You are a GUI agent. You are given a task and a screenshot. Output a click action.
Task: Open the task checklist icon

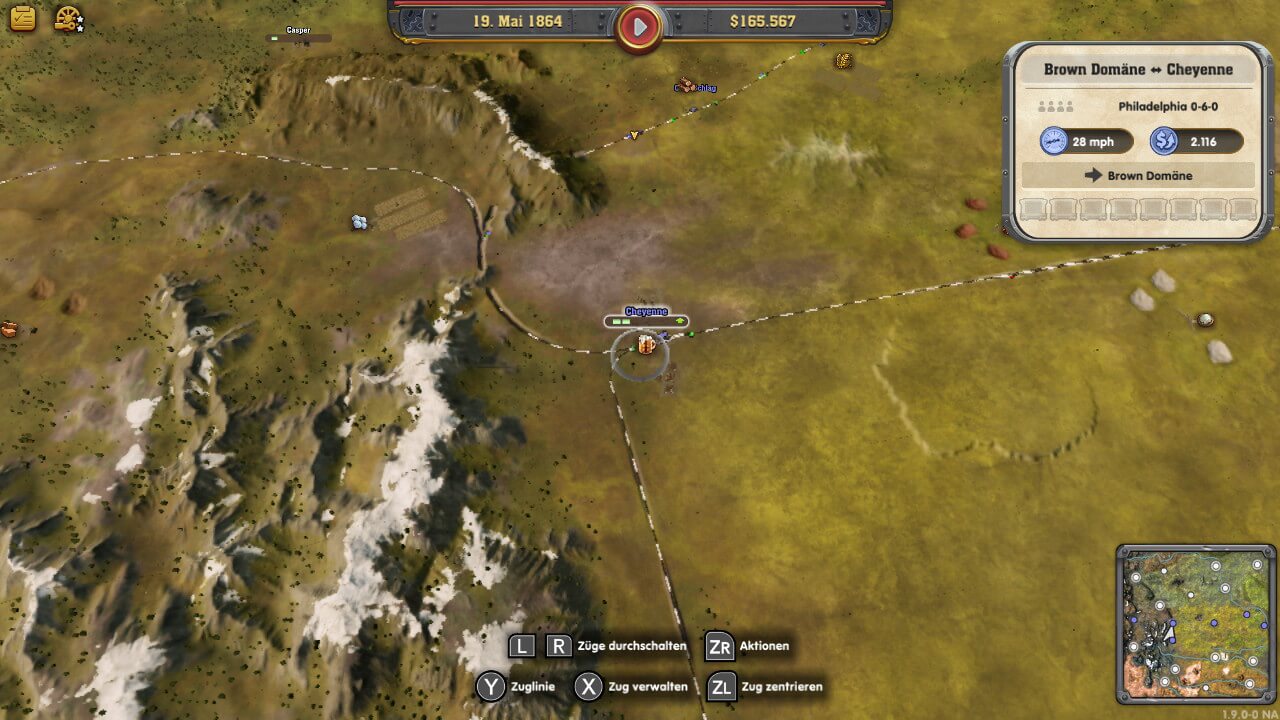22,18
